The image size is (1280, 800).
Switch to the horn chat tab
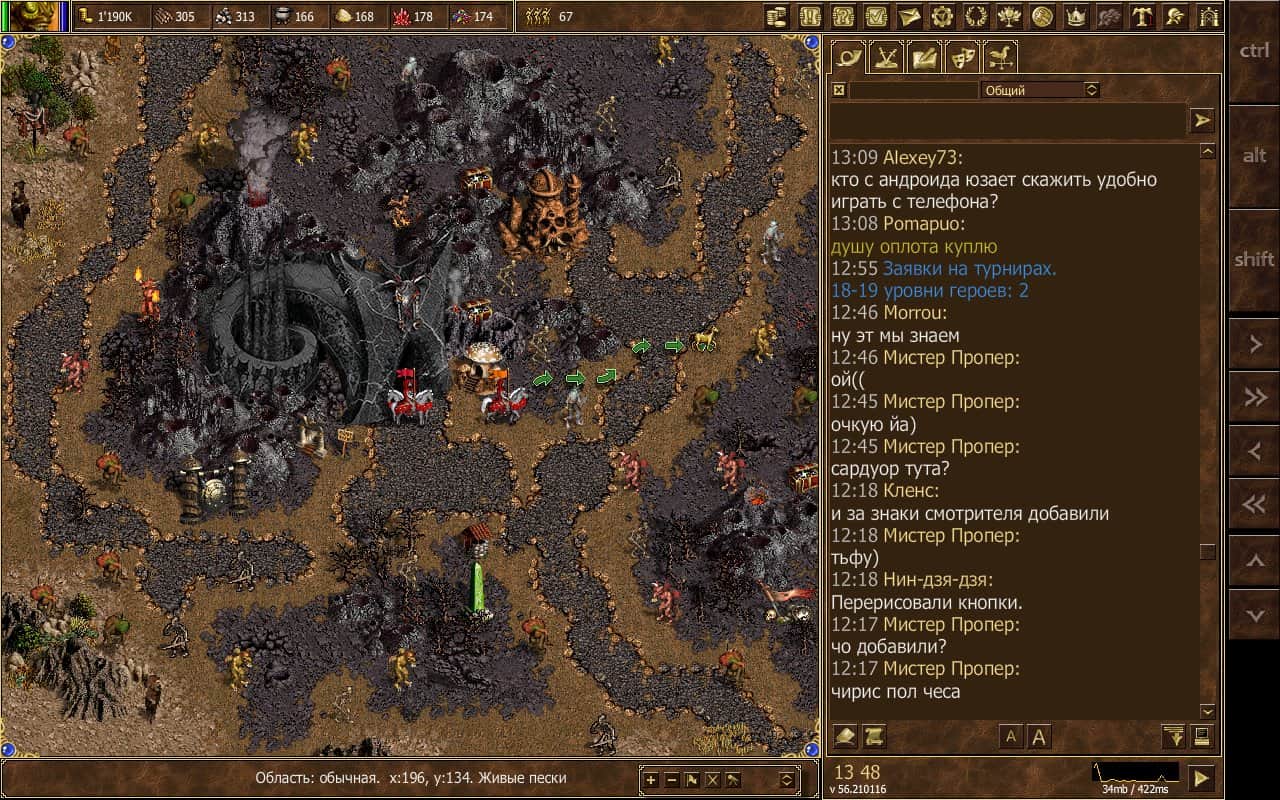(x=850, y=57)
